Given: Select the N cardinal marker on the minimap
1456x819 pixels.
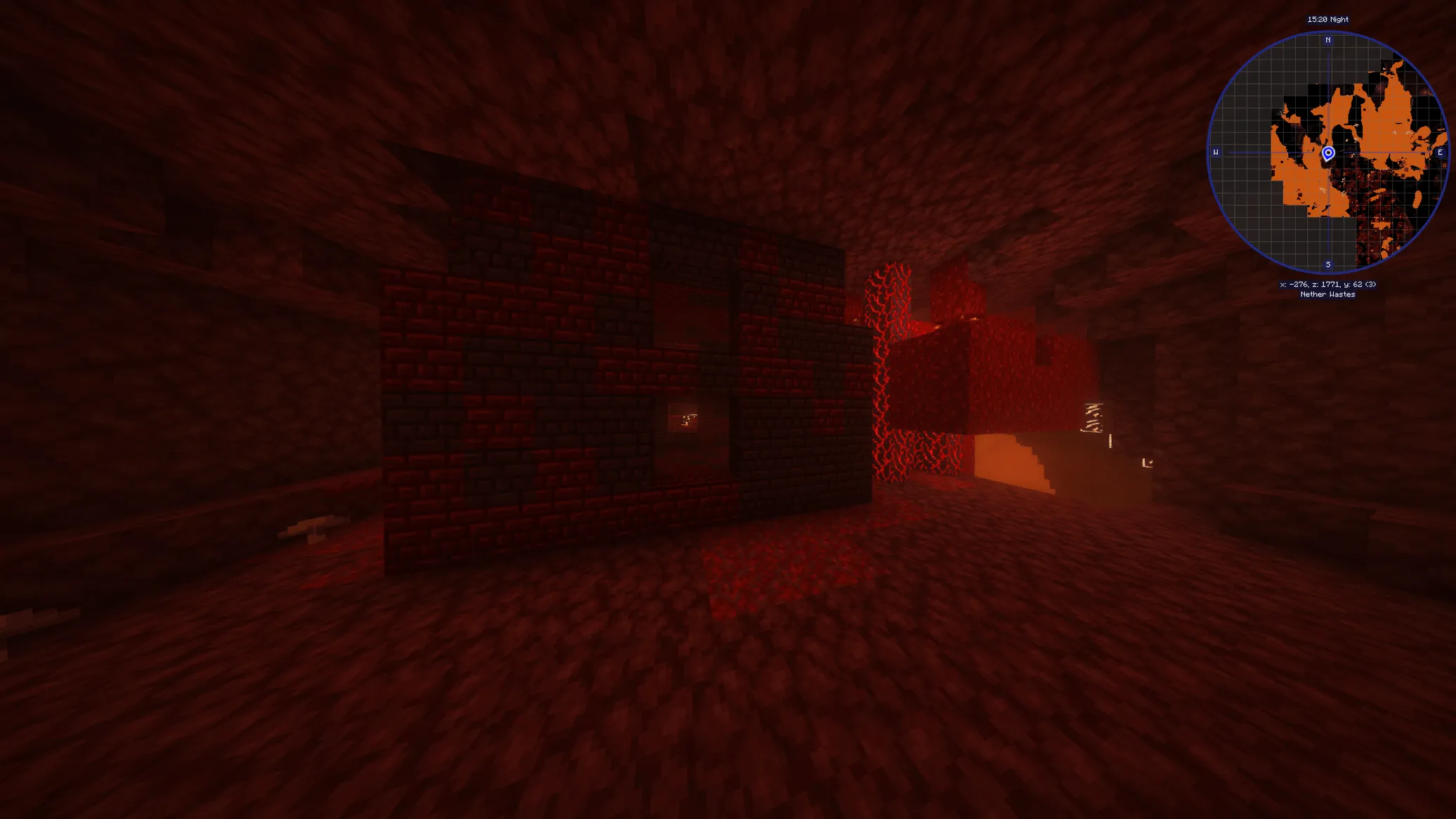Looking at the screenshot, I should click(1327, 40).
